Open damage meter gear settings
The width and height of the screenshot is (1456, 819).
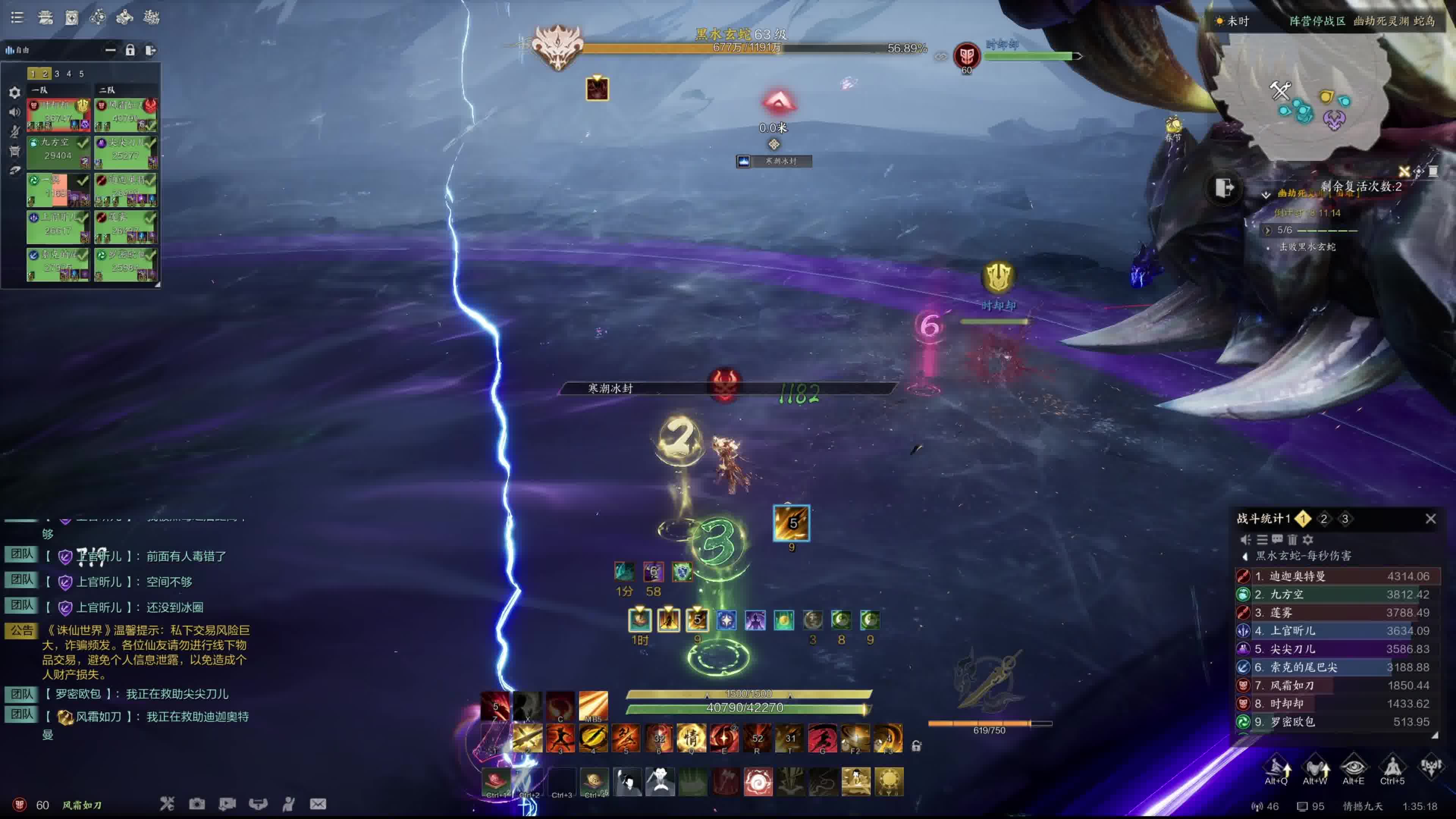coord(1307,540)
